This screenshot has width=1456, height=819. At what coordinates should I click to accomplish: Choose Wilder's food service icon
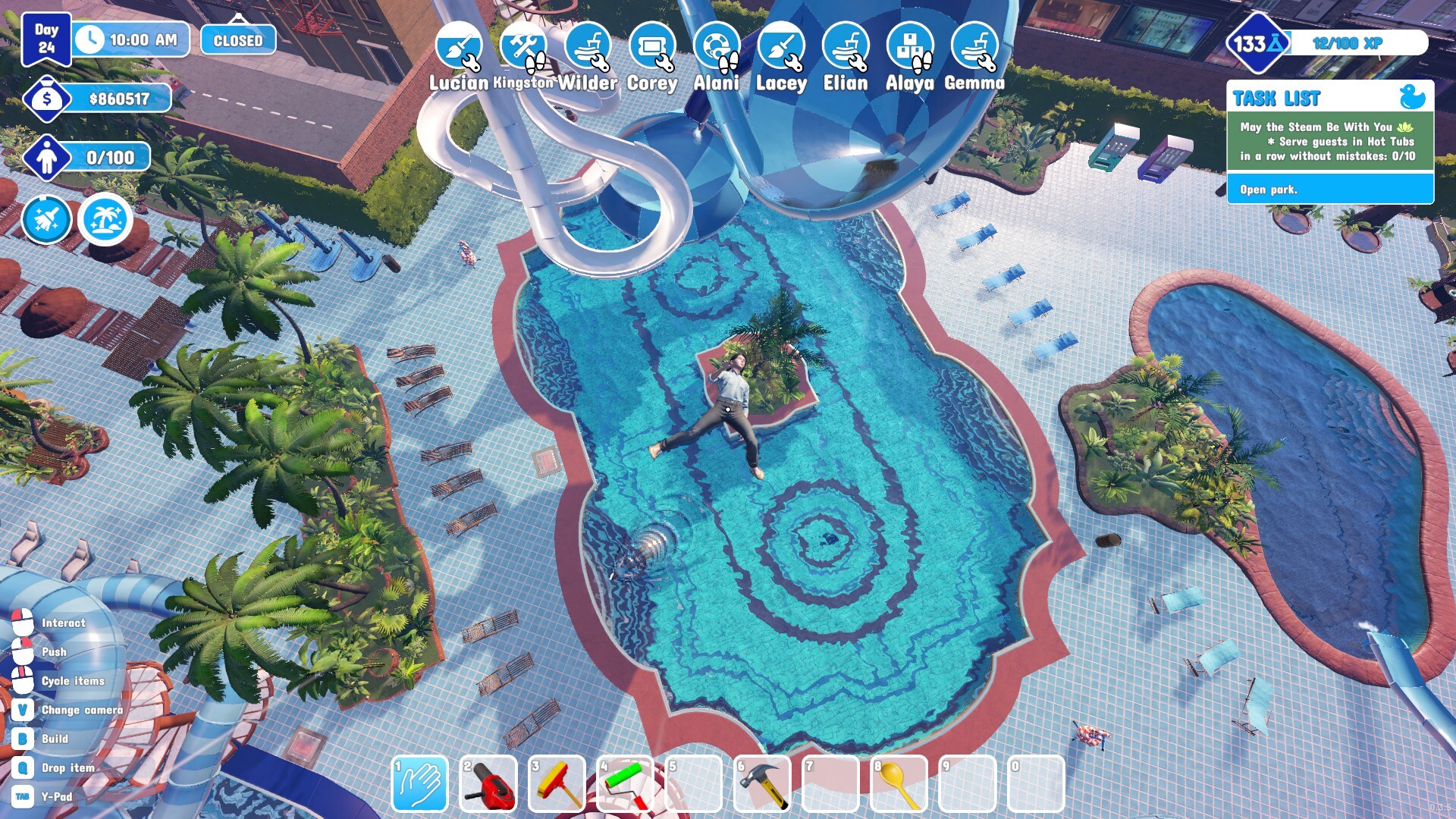click(x=588, y=46)
